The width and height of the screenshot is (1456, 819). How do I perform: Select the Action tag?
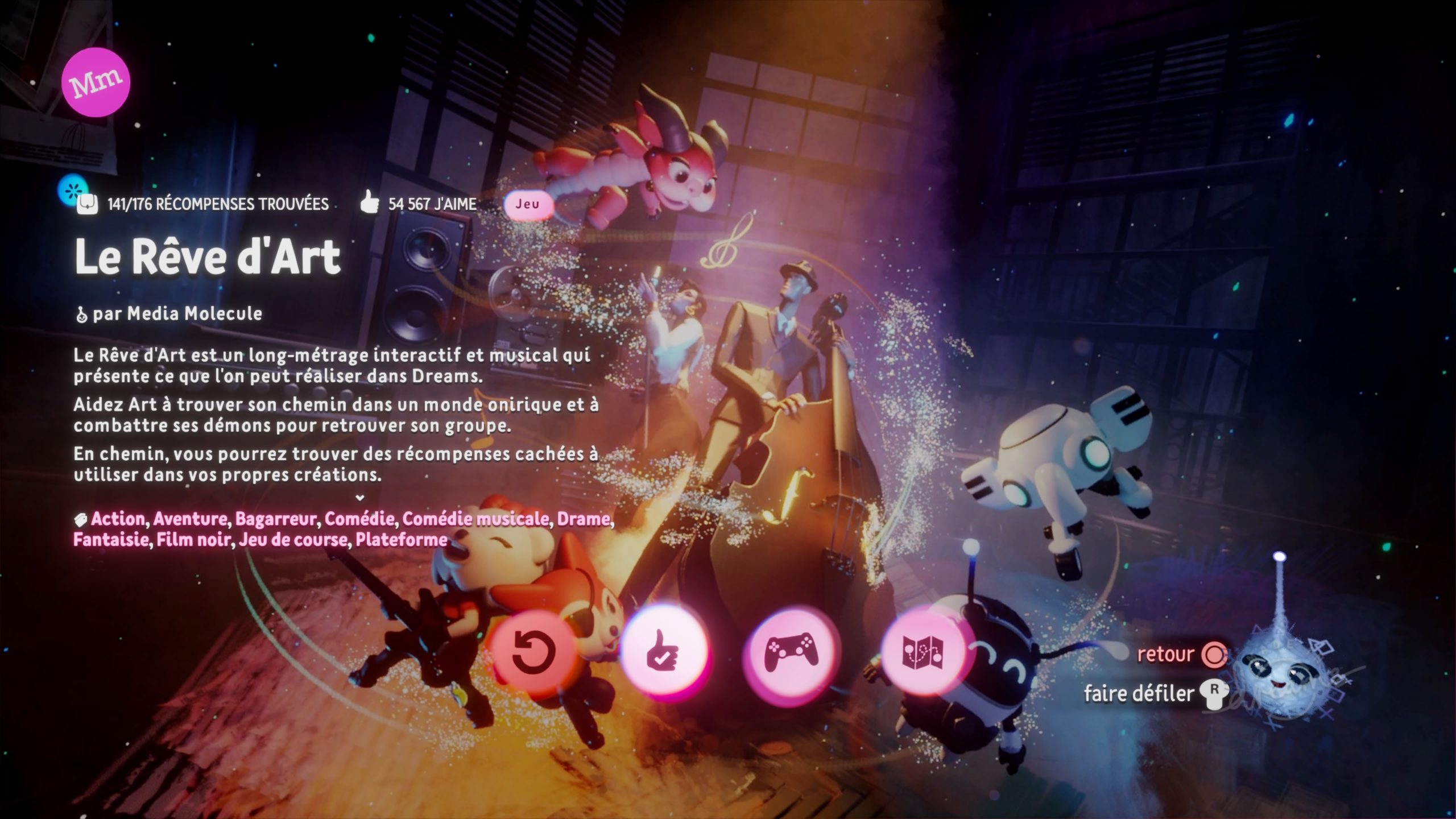coord(118,519)
